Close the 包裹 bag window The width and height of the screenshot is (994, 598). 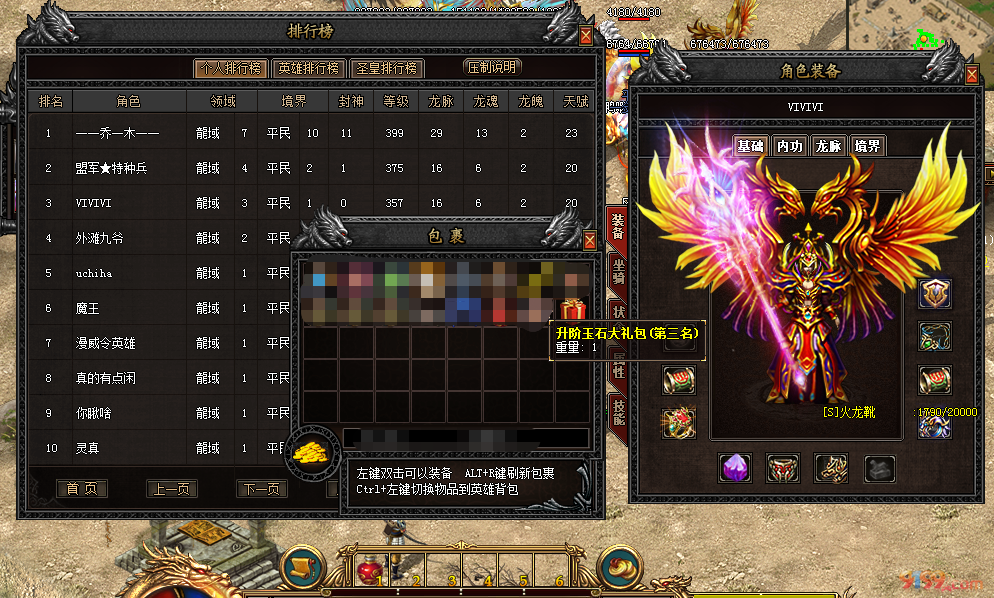590,240
